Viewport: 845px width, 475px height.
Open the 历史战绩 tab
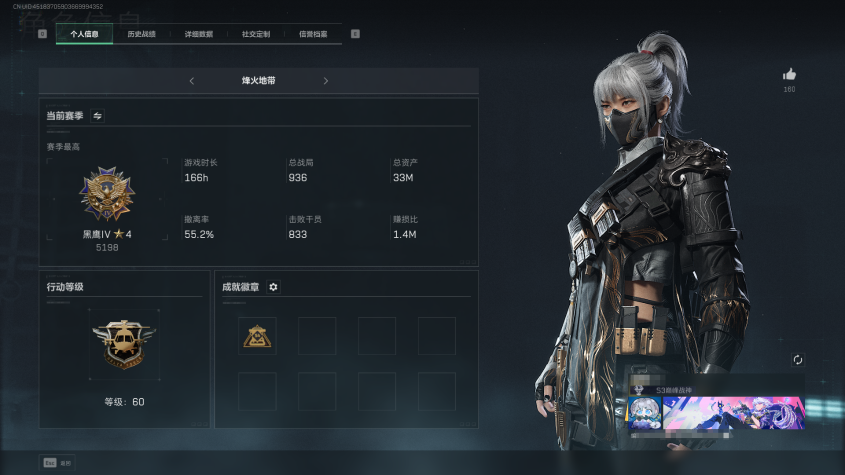[x=141, y=34]
